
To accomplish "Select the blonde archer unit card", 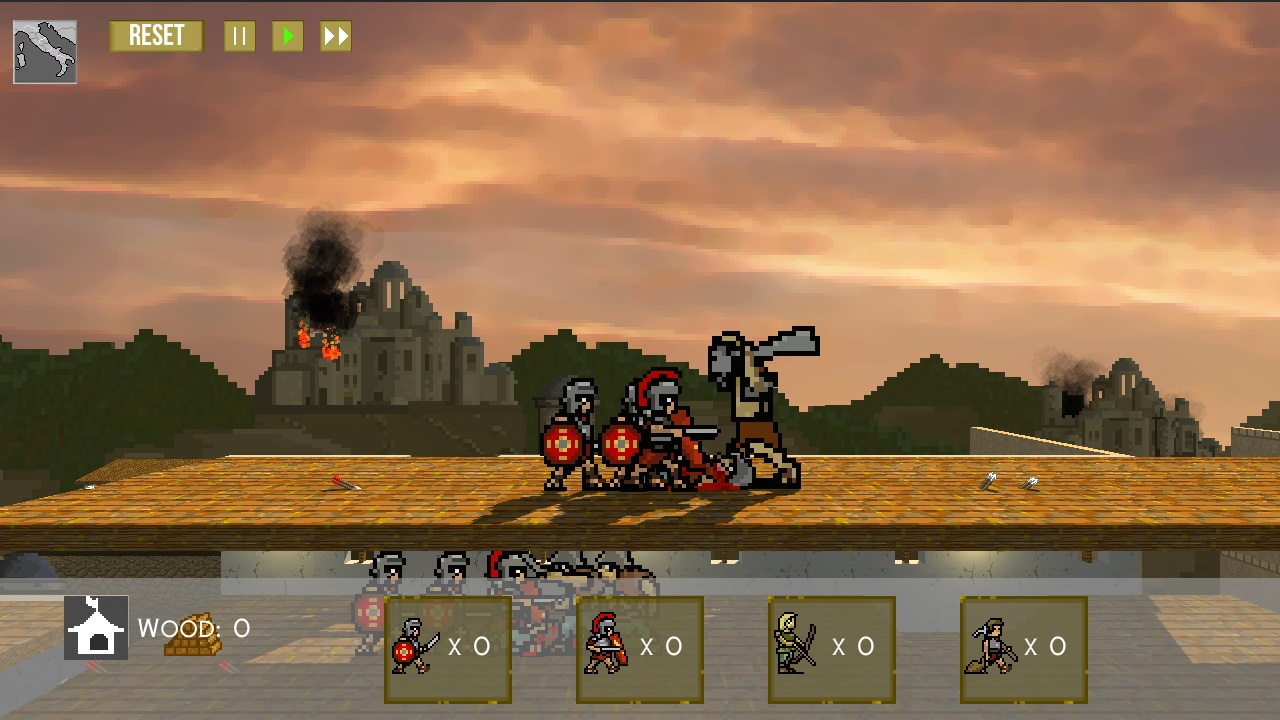I will [832, 649].
